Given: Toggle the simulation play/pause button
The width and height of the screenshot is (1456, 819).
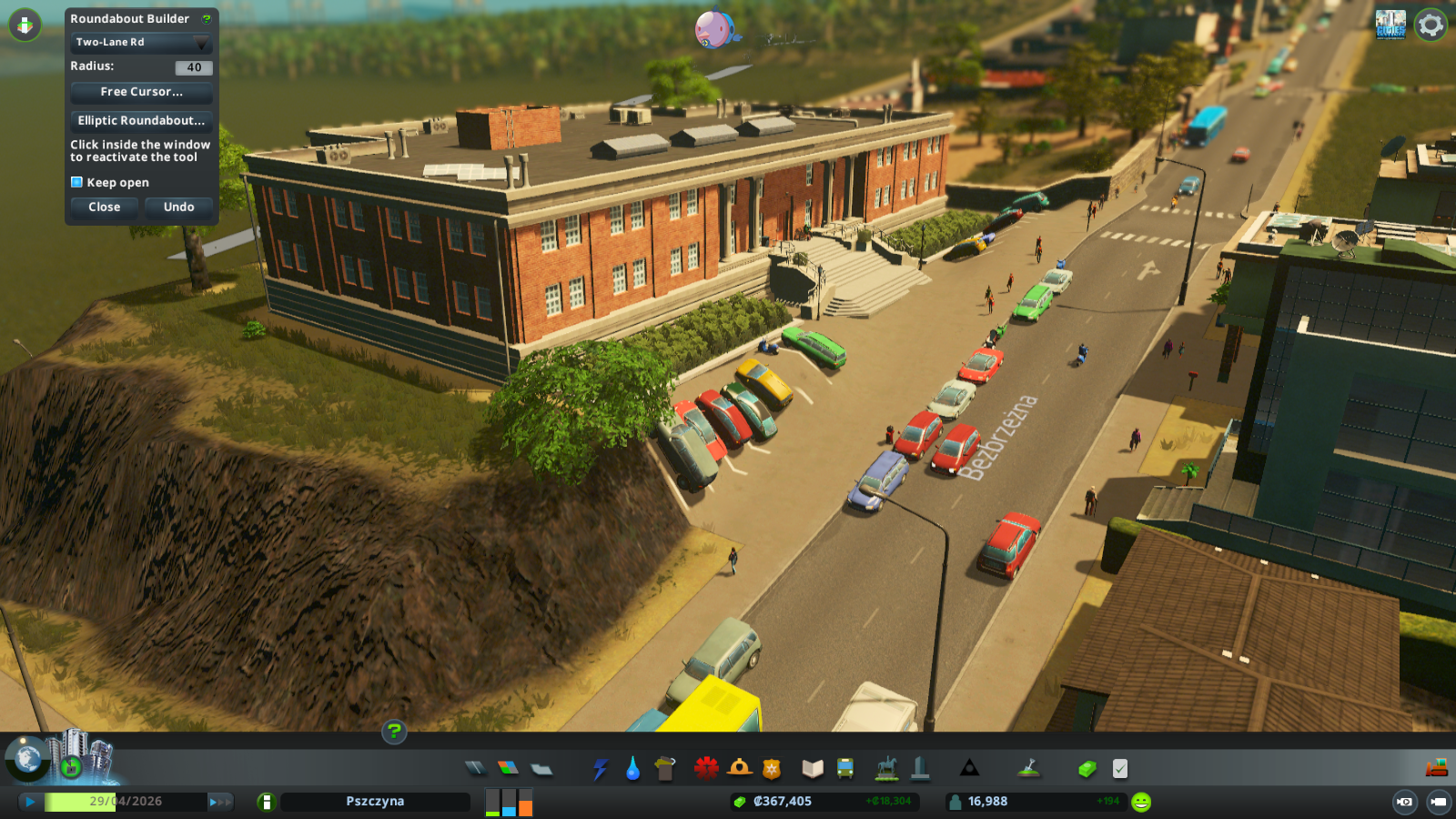Looking at the screenshot, I should (30, 802).
